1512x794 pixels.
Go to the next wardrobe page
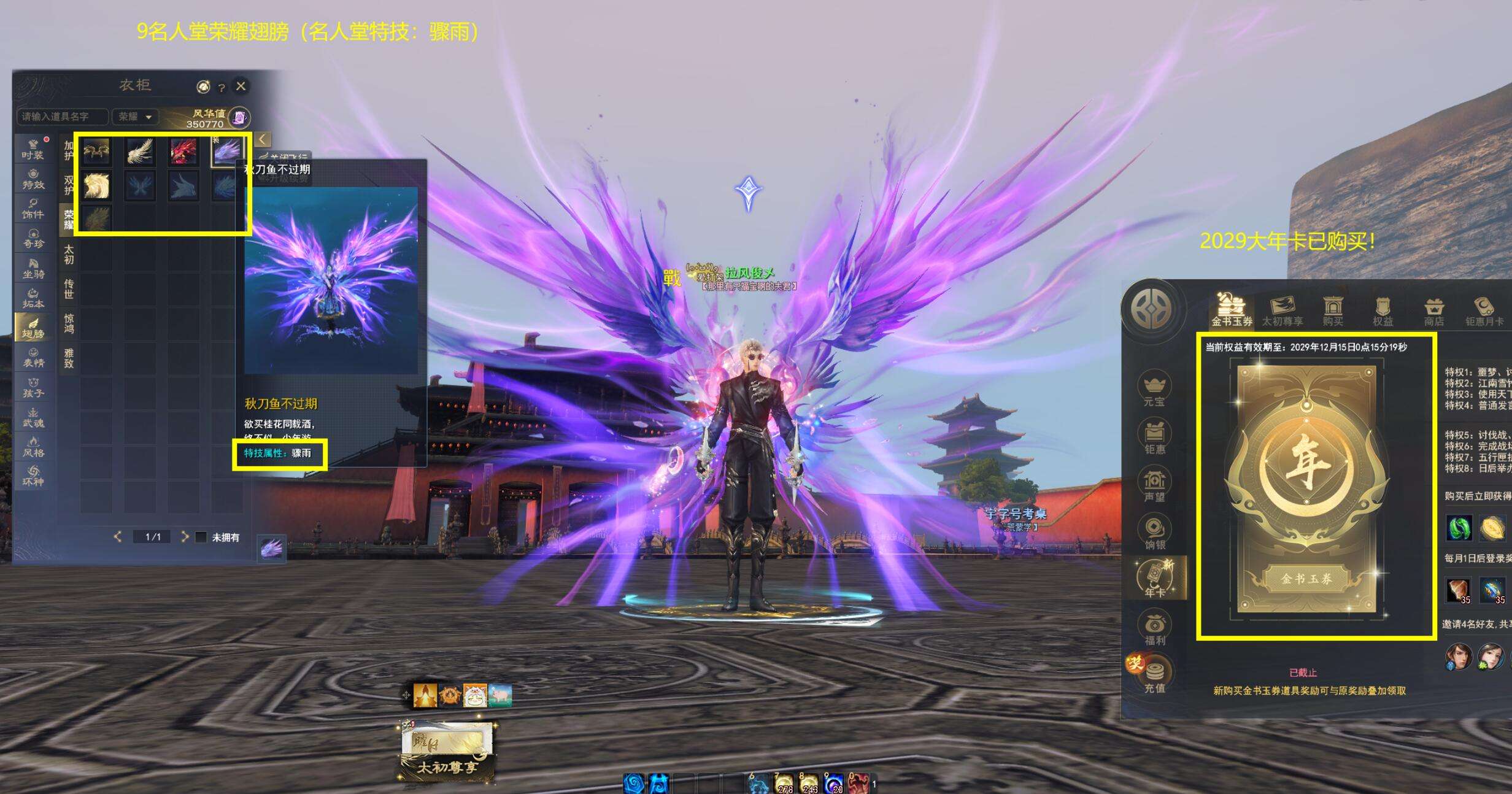coord(184,537)
